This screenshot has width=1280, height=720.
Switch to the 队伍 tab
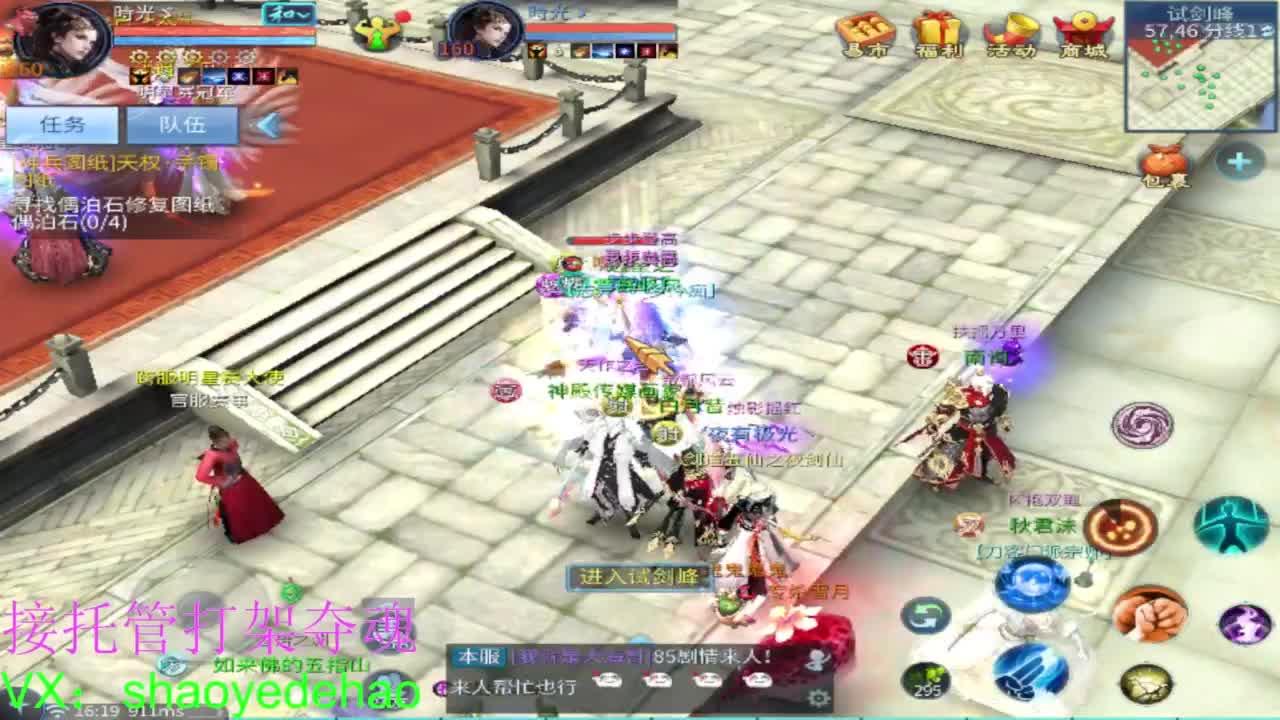pos(185,125)
